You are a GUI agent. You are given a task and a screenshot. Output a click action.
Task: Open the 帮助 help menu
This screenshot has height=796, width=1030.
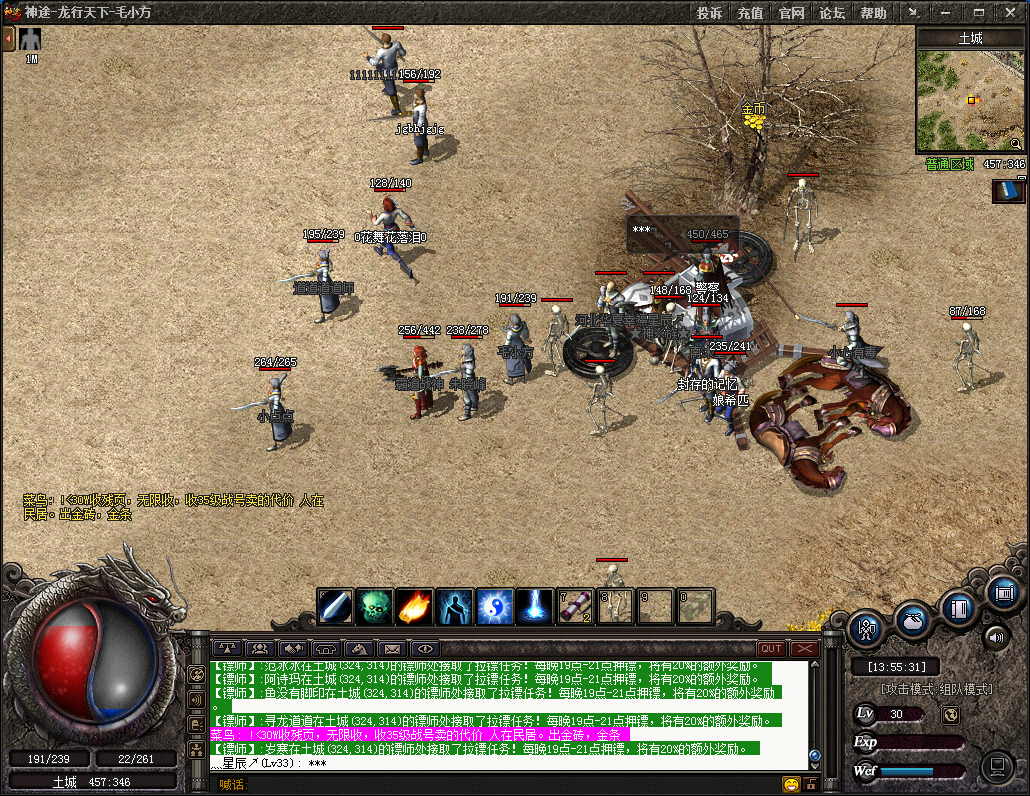[873, 13]
